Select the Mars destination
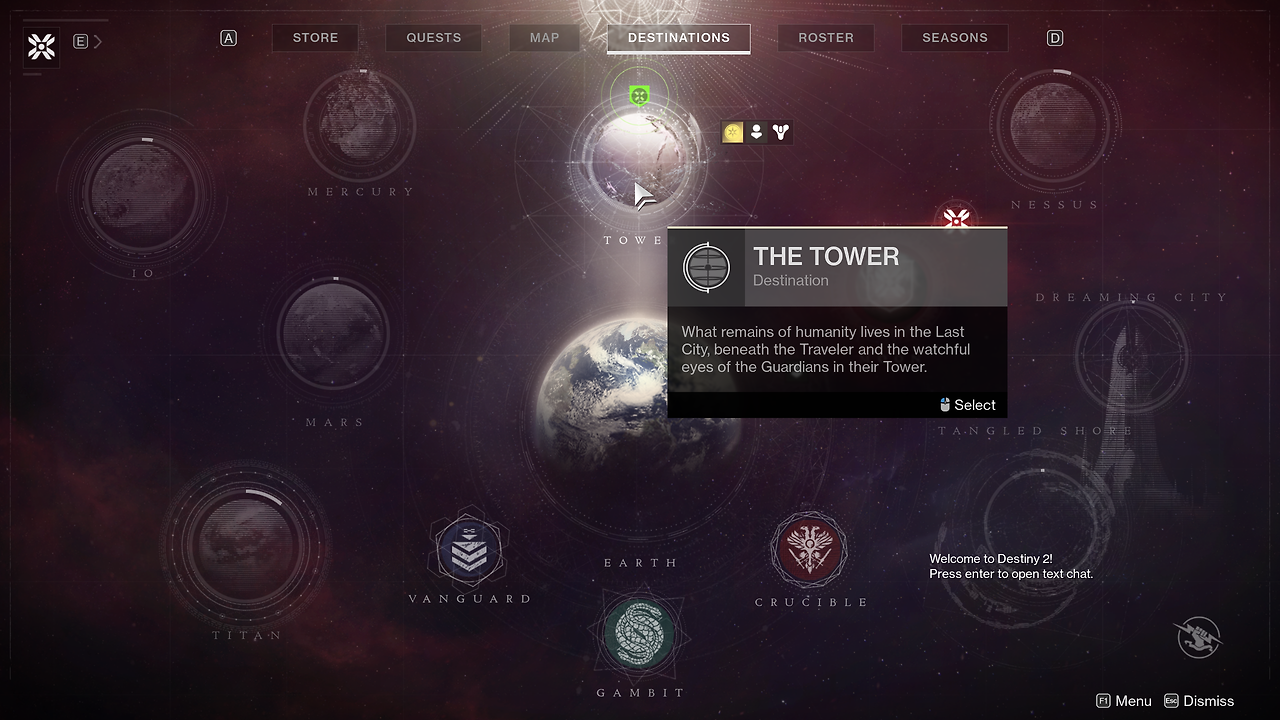The height and width of the screenshot is (720, 1280). [333, 332]
